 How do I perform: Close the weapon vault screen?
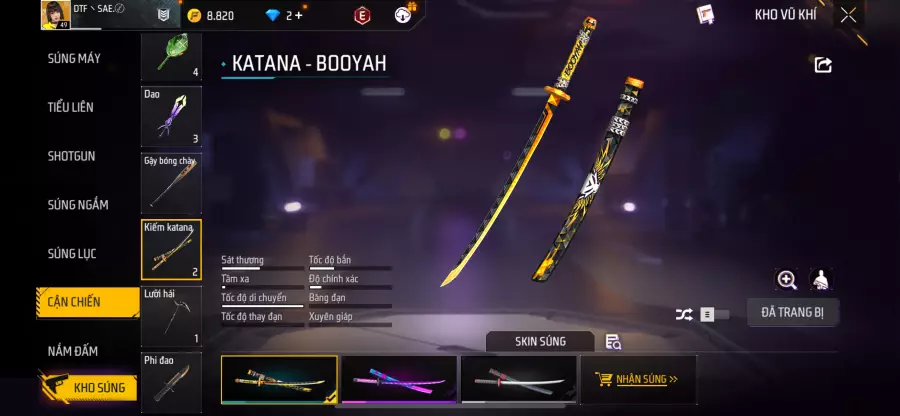pyautogui.click(x=848, y=15)
